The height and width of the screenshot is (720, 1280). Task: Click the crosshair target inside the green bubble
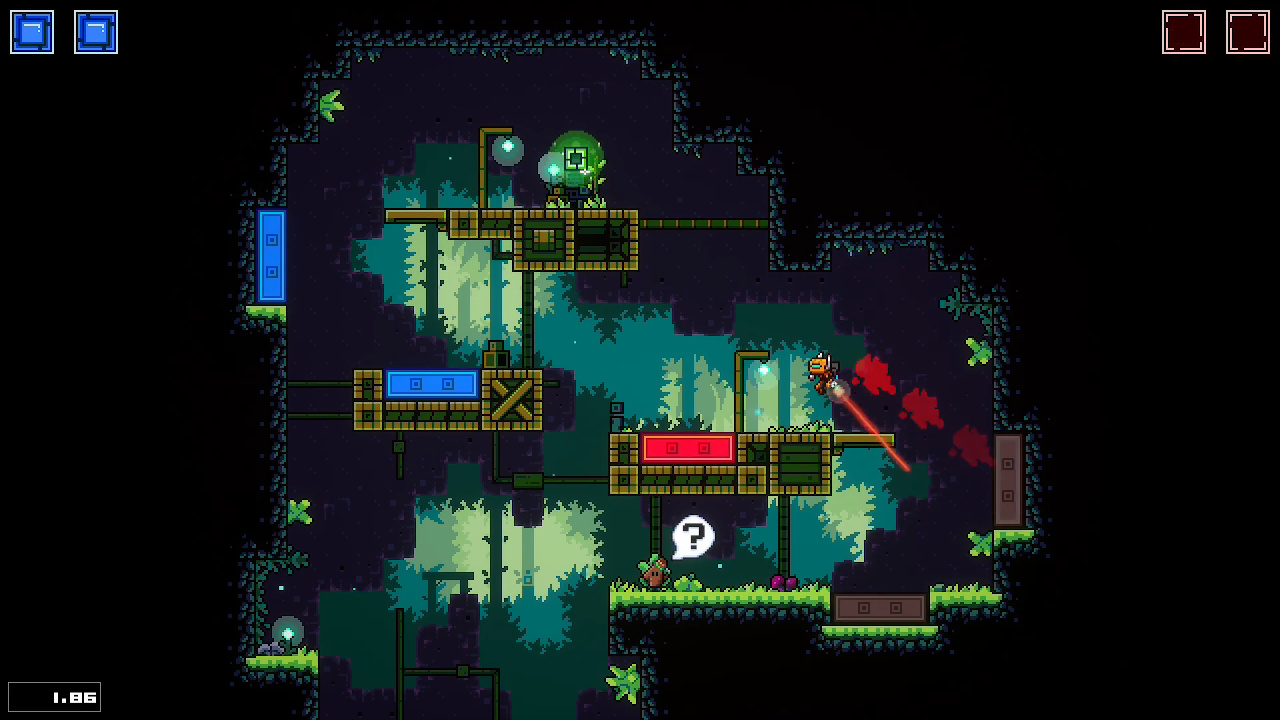coord(575,157)
